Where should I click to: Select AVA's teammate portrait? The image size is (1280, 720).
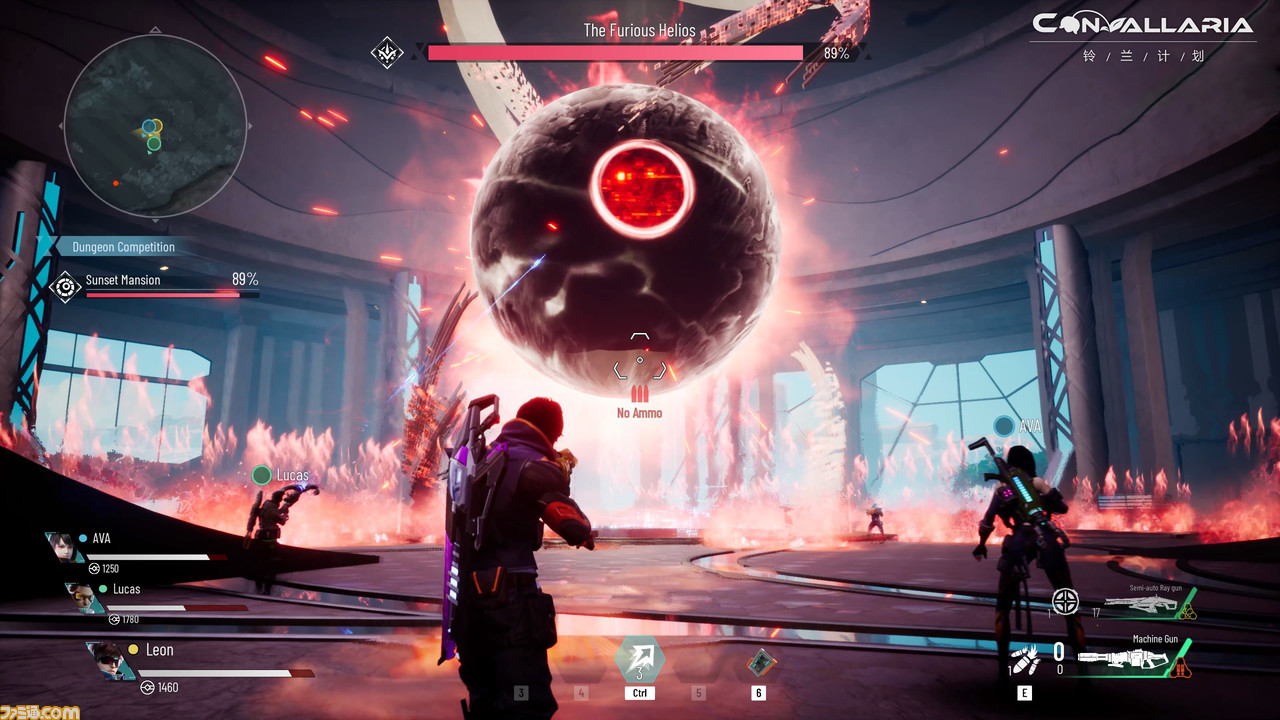click(62, 548)
